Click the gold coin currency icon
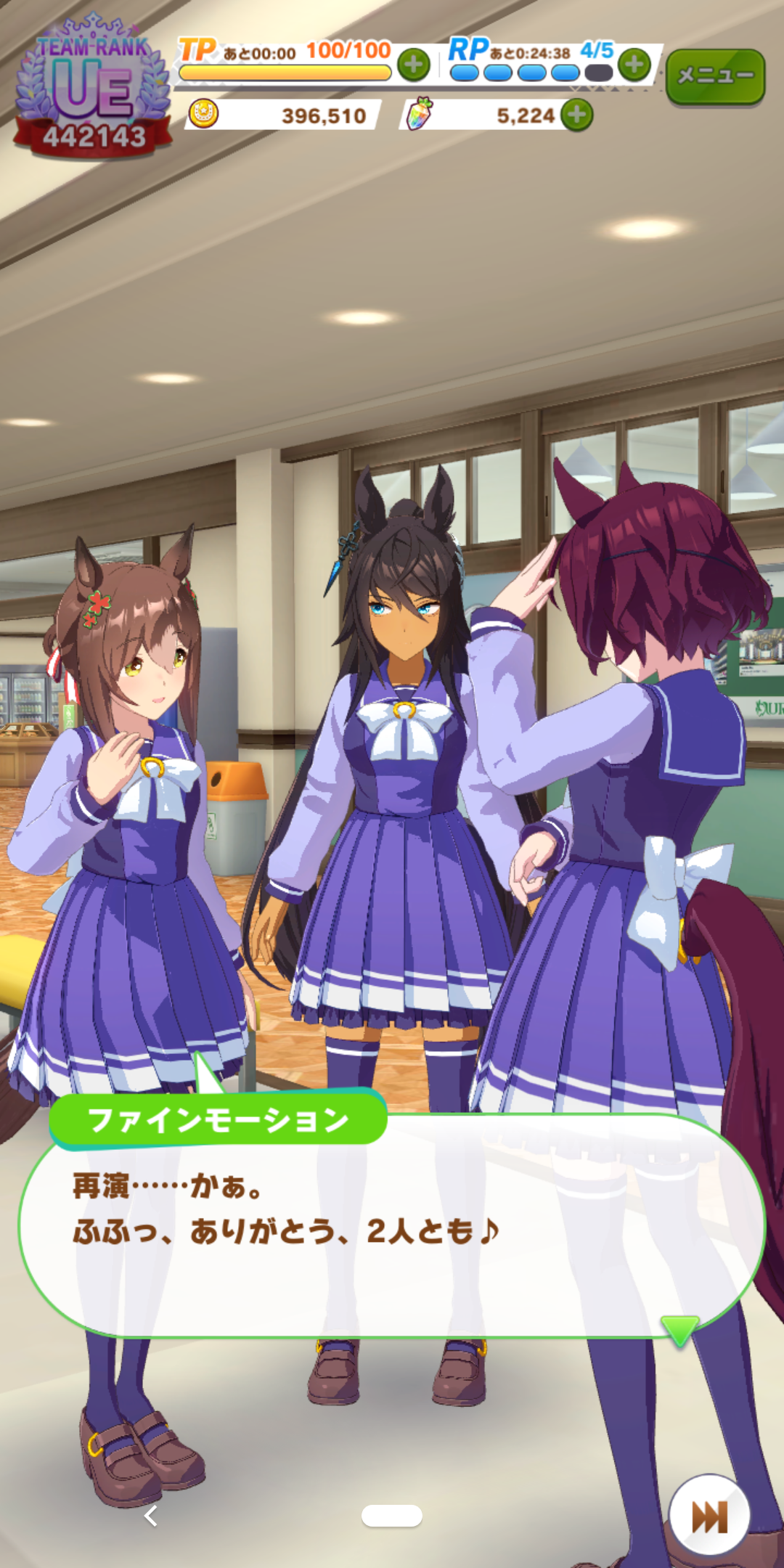This screenshot has height=1568, width=784. pos(203,115)
